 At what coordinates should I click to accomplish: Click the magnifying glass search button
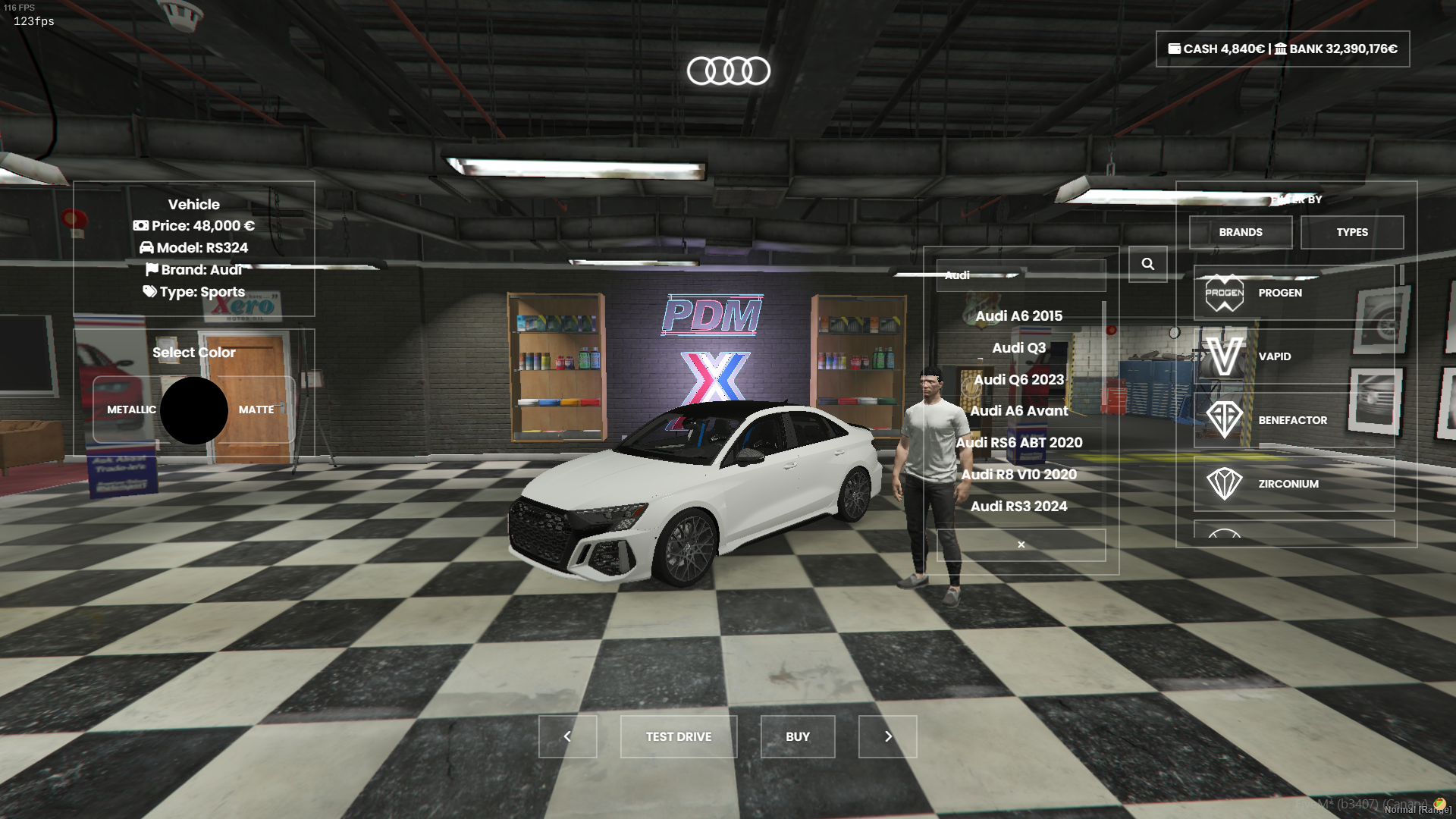(1147, 264)
